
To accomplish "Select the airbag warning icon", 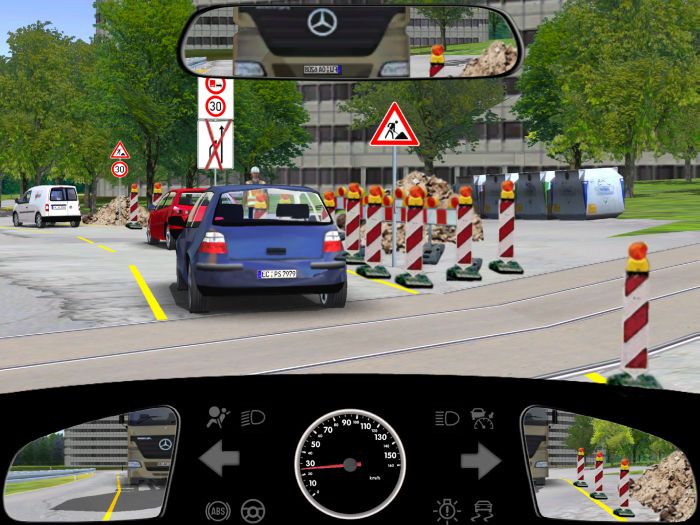I will coord(216,417).
